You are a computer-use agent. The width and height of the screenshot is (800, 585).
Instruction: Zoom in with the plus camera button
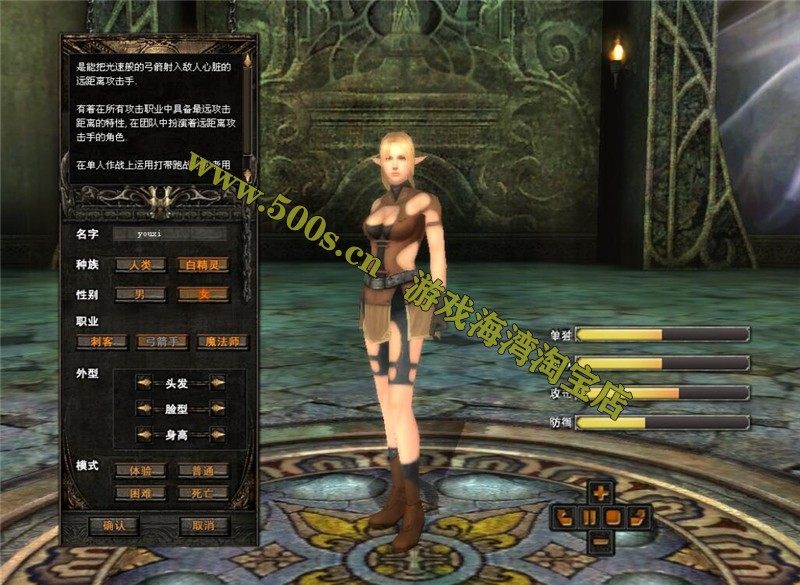coord(600,492)
